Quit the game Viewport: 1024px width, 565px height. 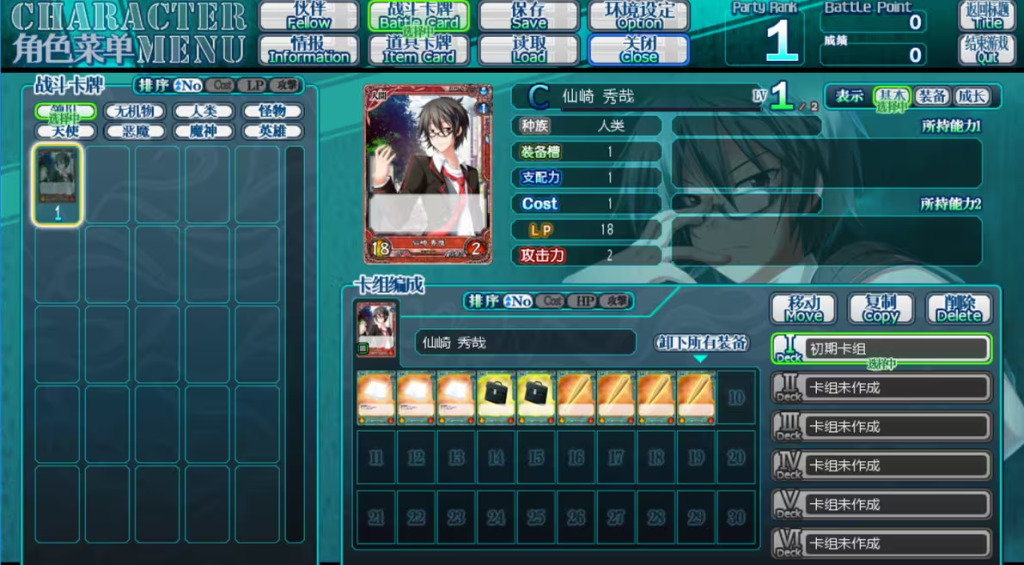(x=987, y=50)
